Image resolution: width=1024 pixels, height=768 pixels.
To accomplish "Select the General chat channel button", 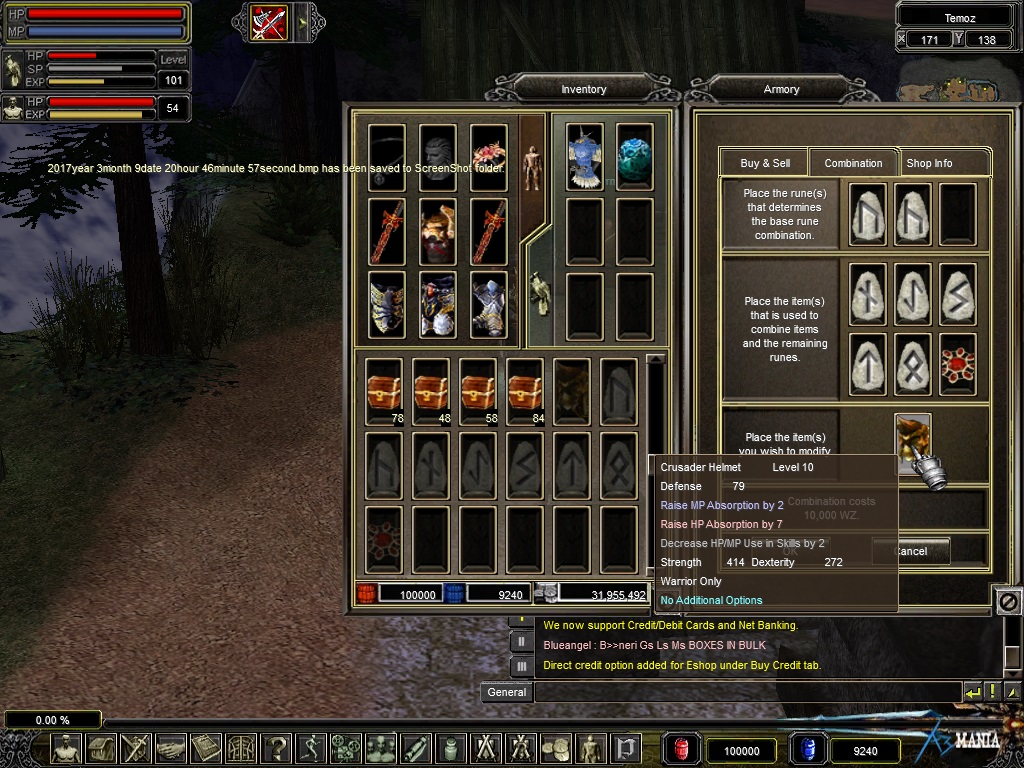I will coord(507,691).
